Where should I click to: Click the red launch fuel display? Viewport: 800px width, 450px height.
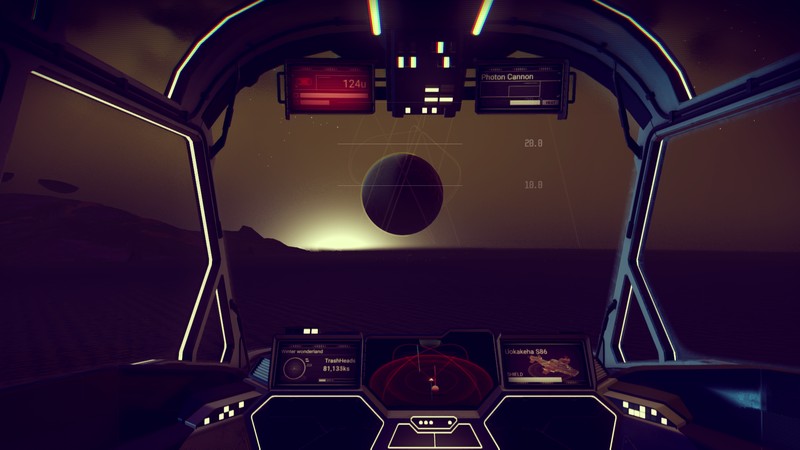click(x=329, y=88)
